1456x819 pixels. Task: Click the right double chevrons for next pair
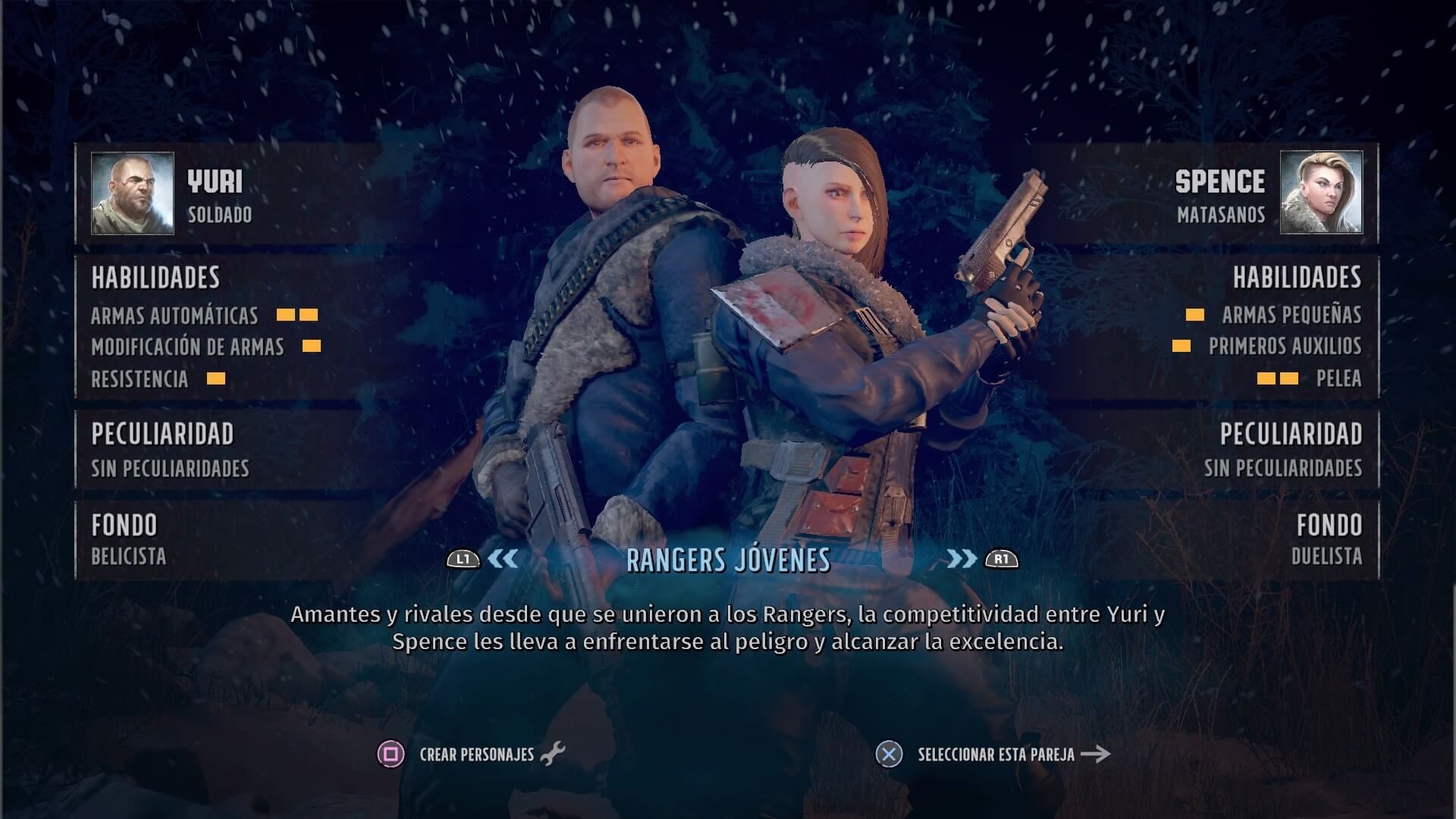click(962, 560)
